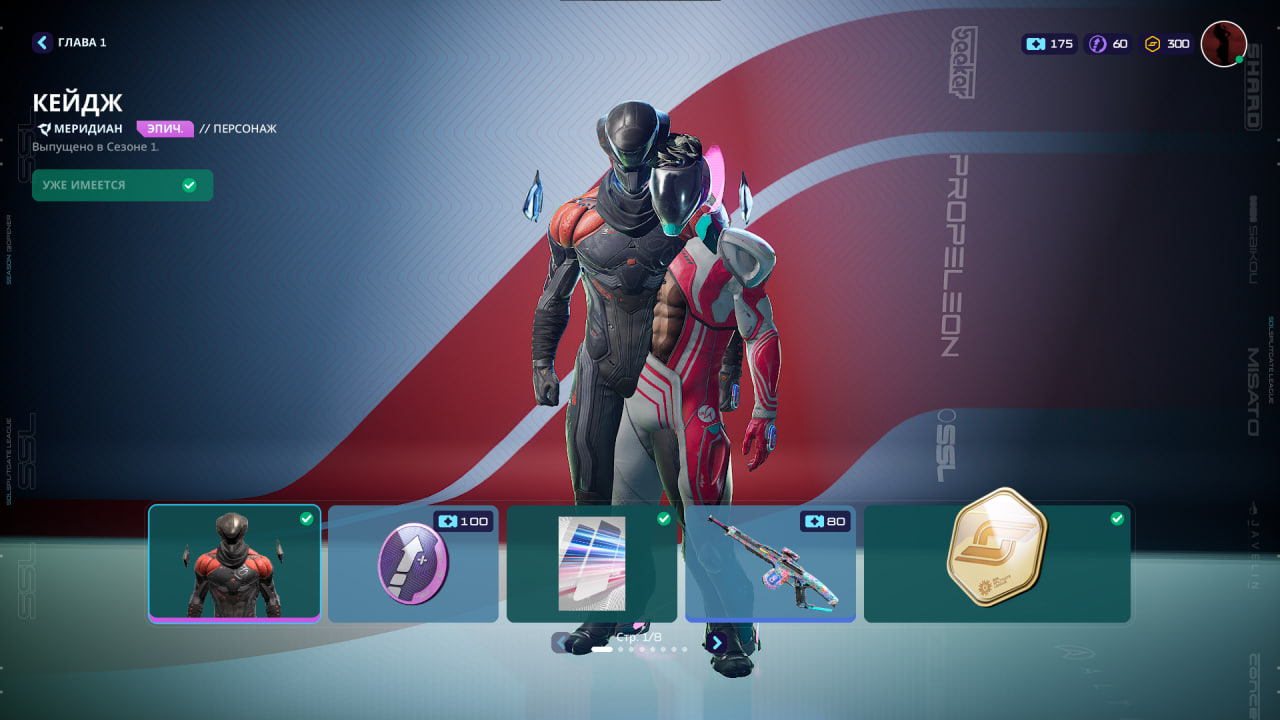This screenshot has height=720, width=1280.
Task: Go to the next rewards page
Action: (716, 643)
